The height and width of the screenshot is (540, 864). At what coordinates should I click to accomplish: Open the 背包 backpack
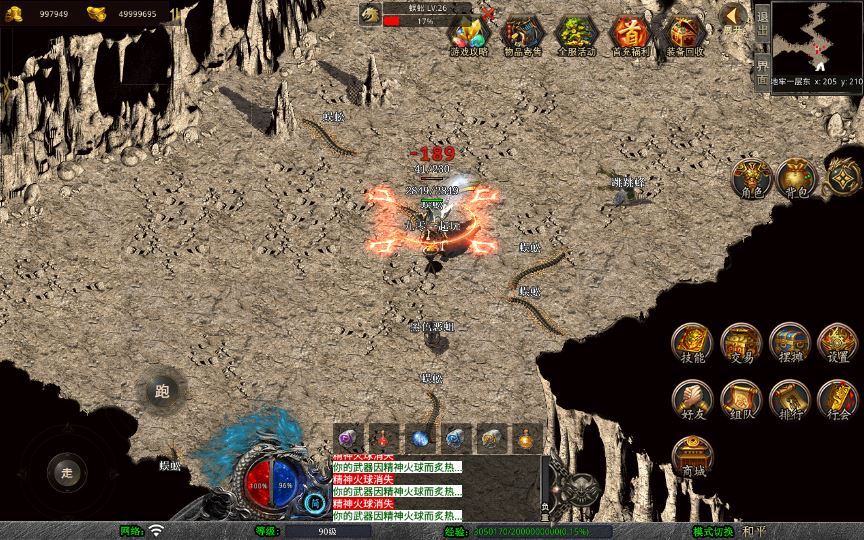(797, 178)
